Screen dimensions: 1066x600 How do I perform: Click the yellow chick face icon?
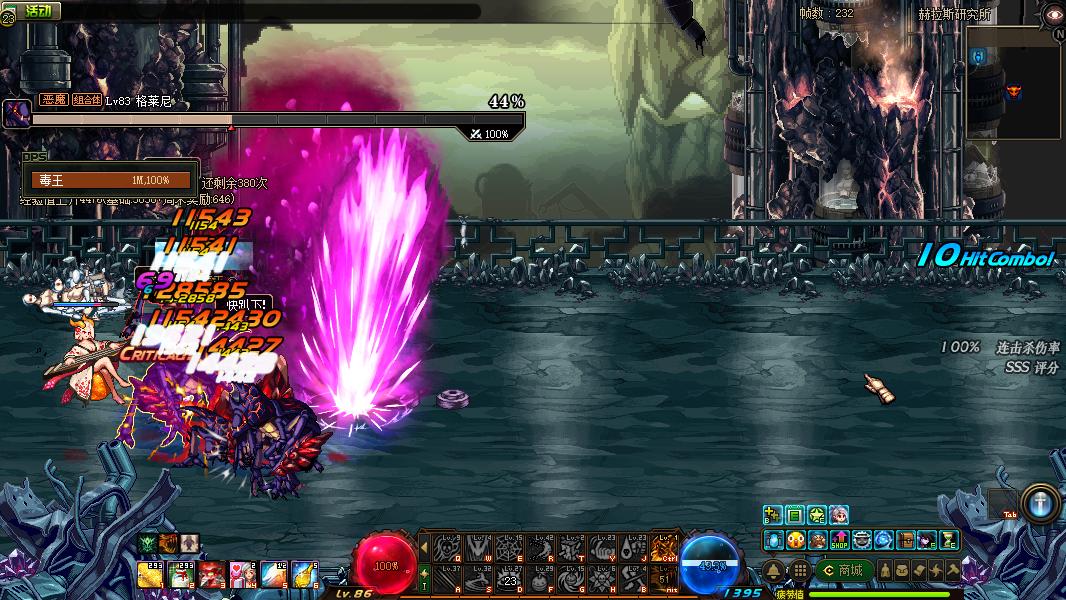coord(795,540)
